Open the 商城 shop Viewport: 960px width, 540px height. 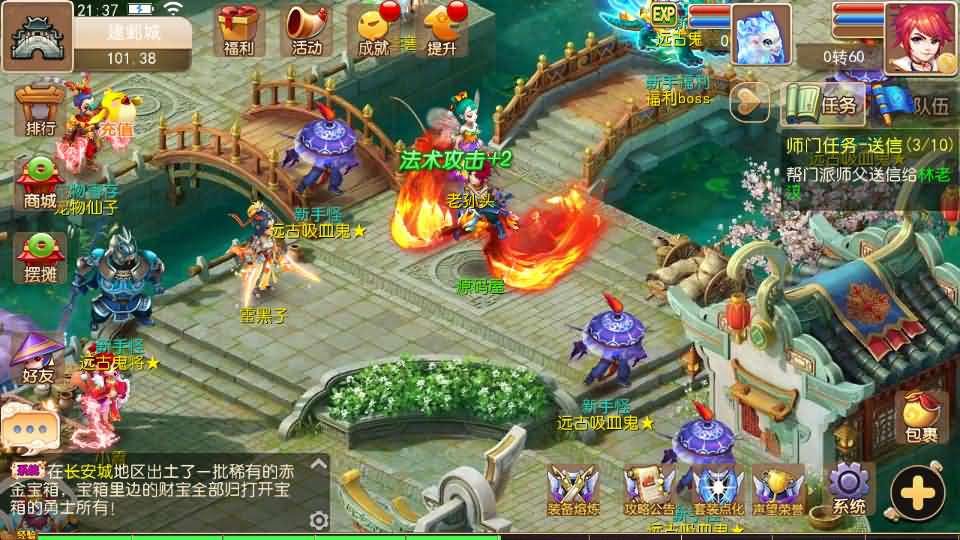tap(41, 182)
